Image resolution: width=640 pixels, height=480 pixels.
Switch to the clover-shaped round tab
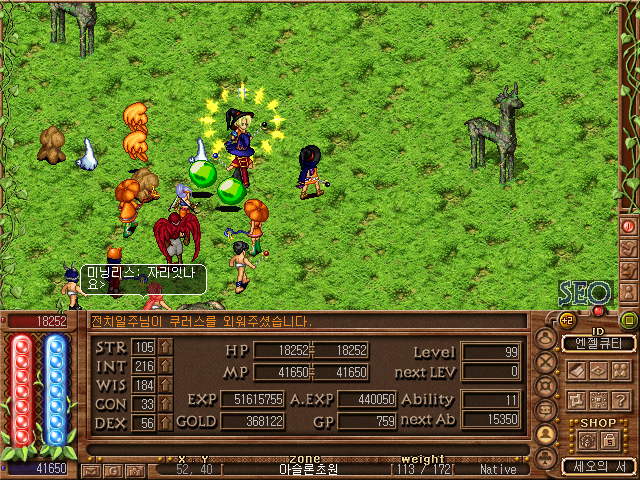coord(546,457)
